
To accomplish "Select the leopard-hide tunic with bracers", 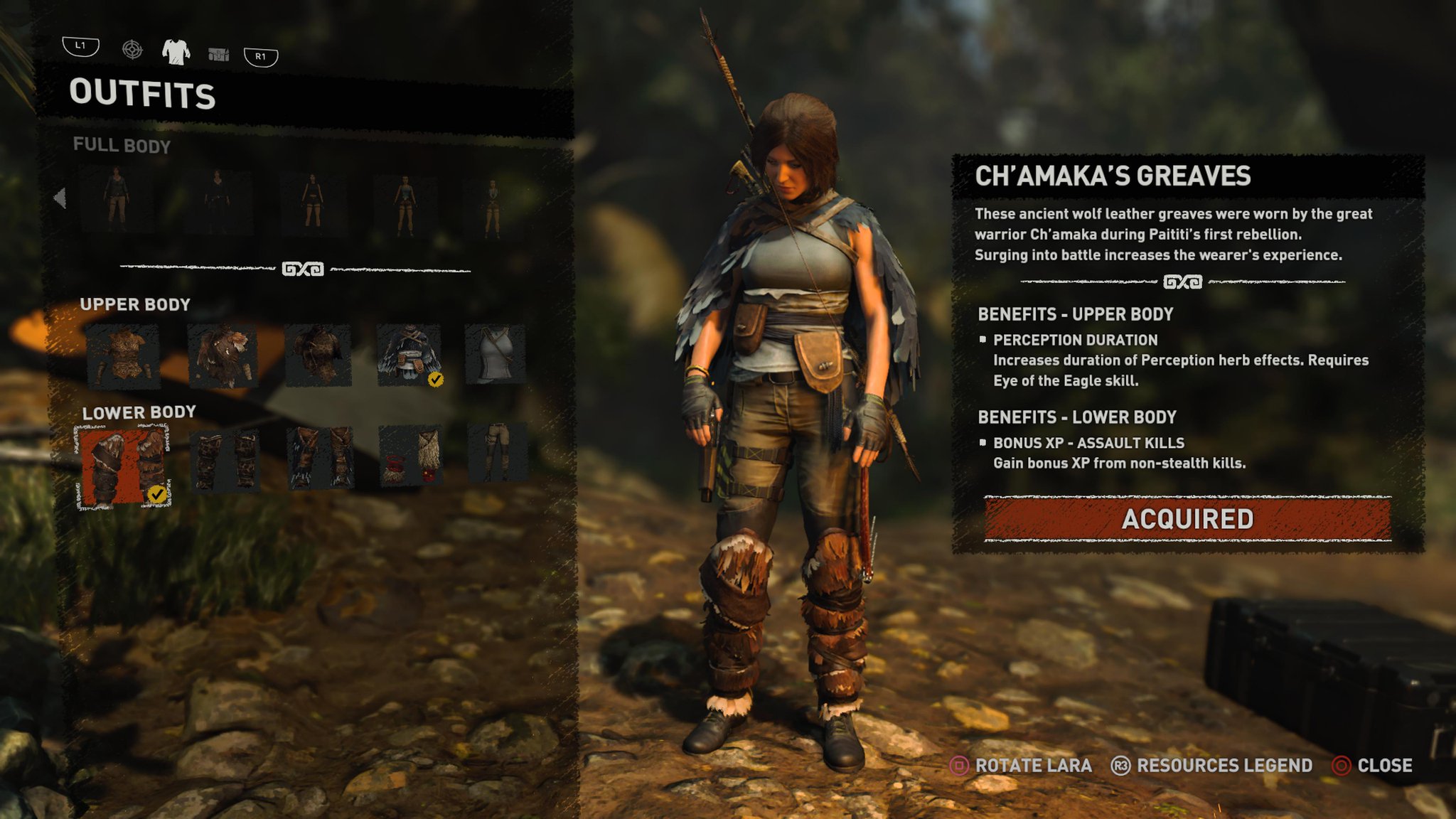I will point(123,355).
